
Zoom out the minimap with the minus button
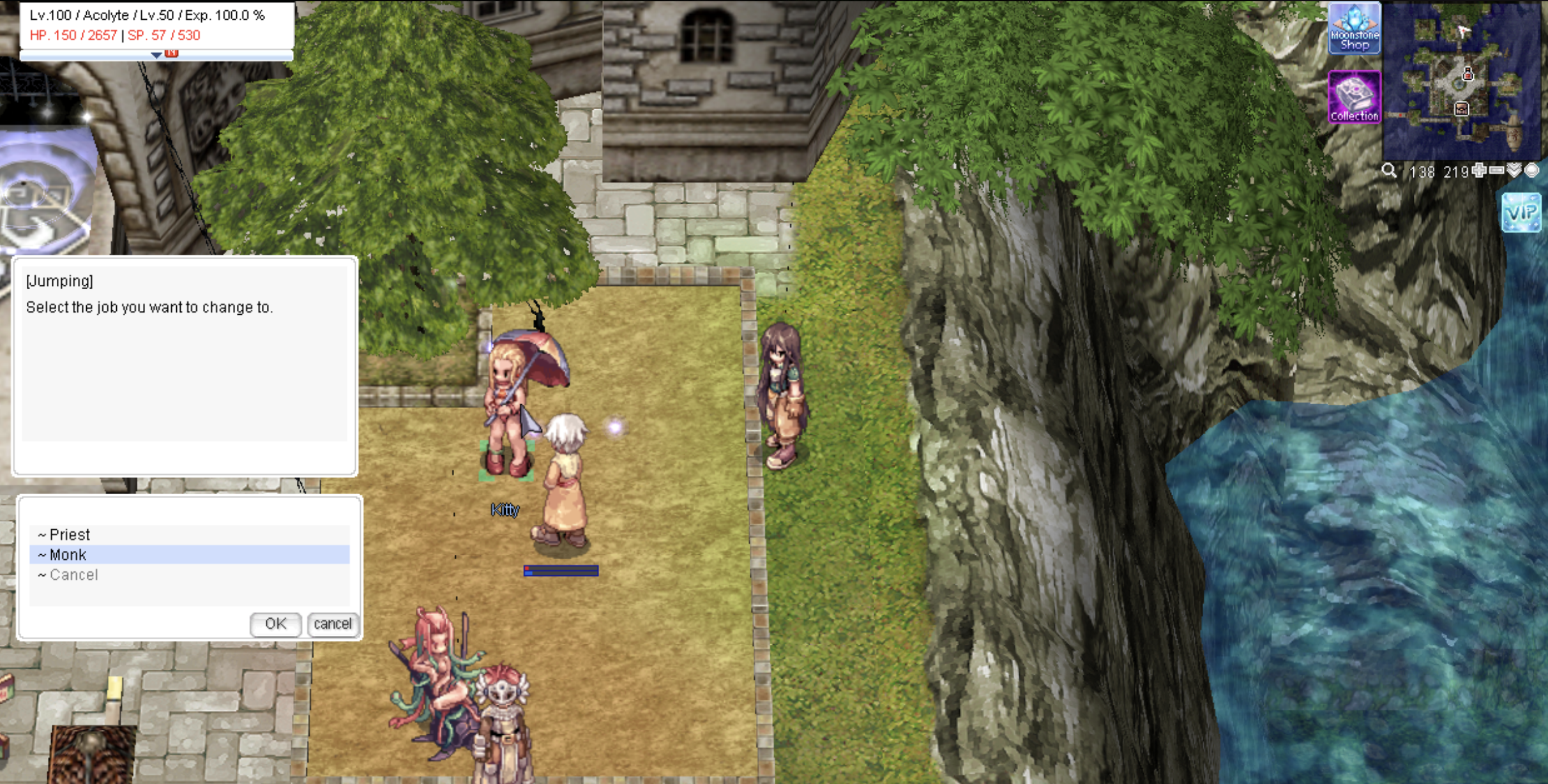(x=1496, y=170)
